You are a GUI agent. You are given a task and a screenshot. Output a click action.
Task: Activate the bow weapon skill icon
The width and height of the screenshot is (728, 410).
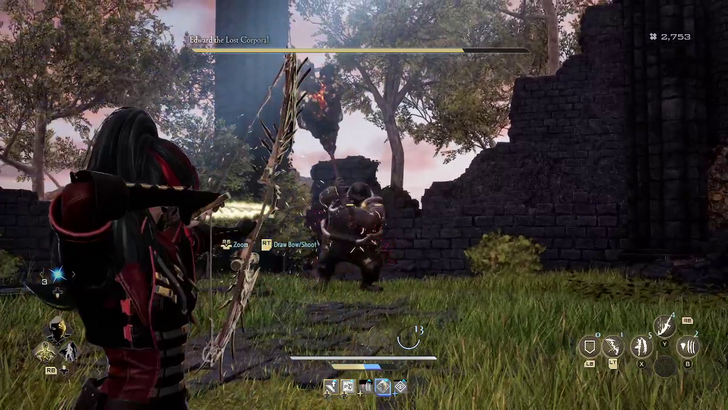click(x=614, y=347)
